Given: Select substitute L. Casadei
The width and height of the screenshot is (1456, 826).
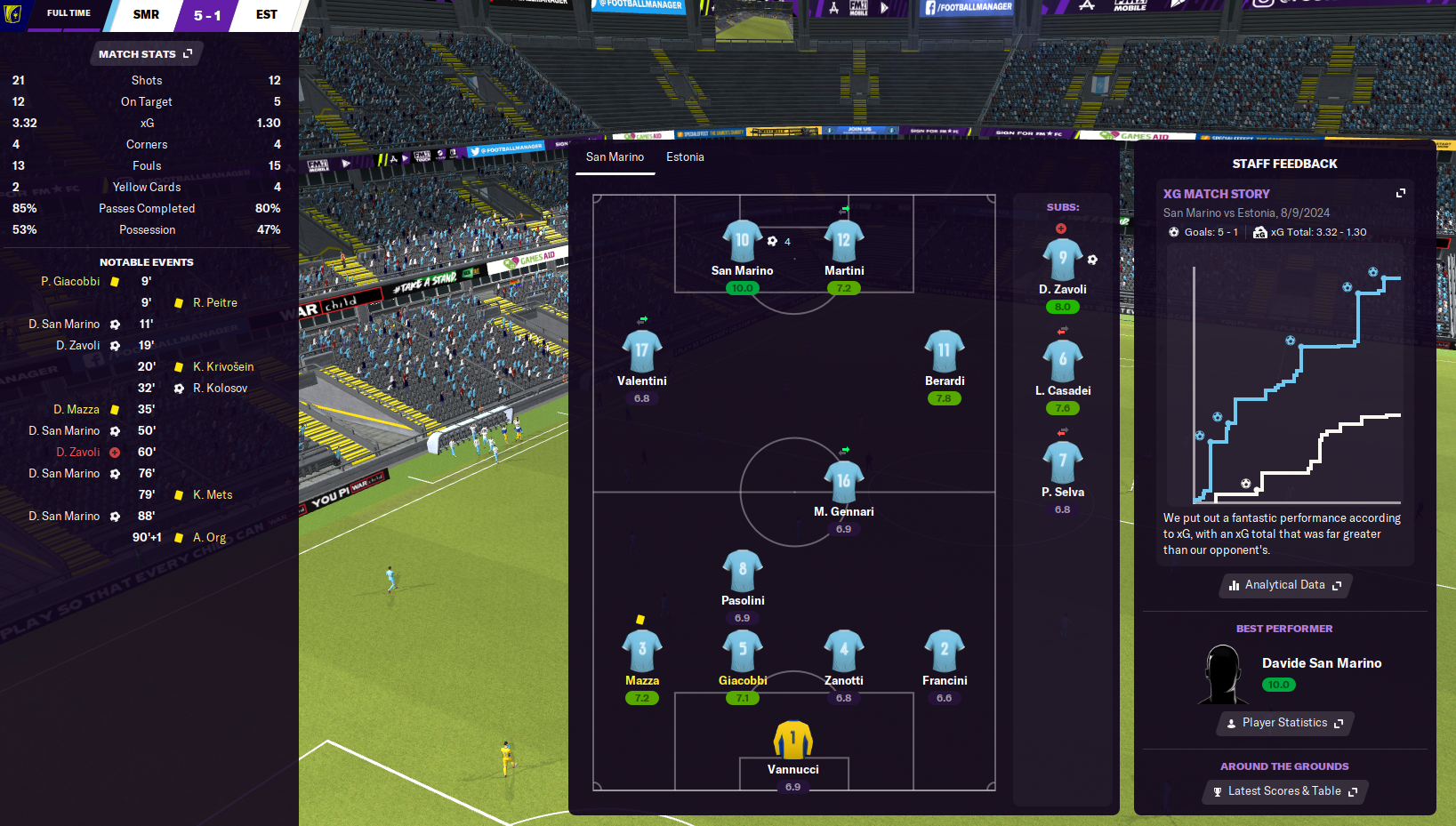Looking at the screenshot, I should pyautogui.click(x=1062, y=361).
